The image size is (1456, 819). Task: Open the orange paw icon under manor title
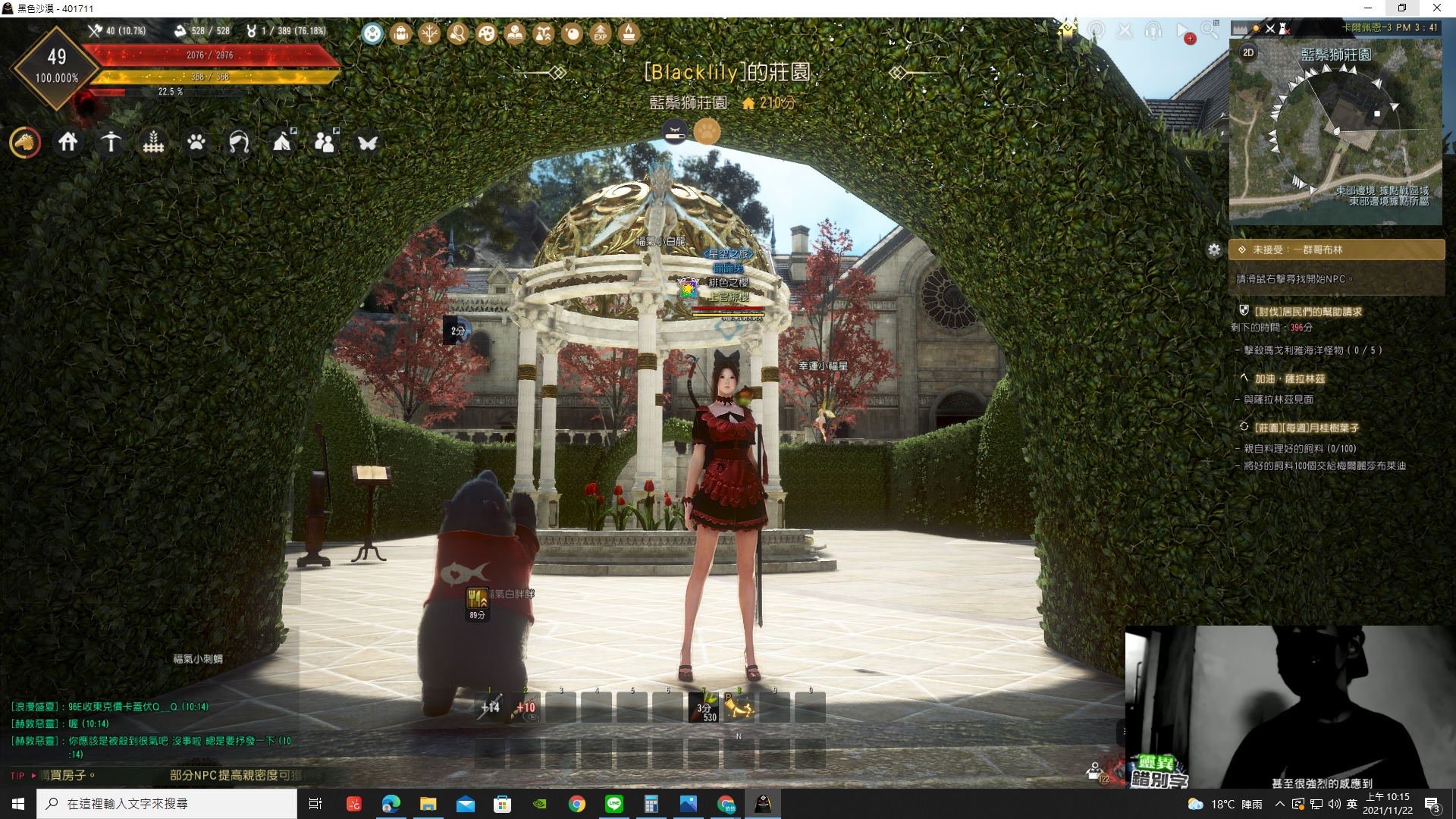(707, 131)
